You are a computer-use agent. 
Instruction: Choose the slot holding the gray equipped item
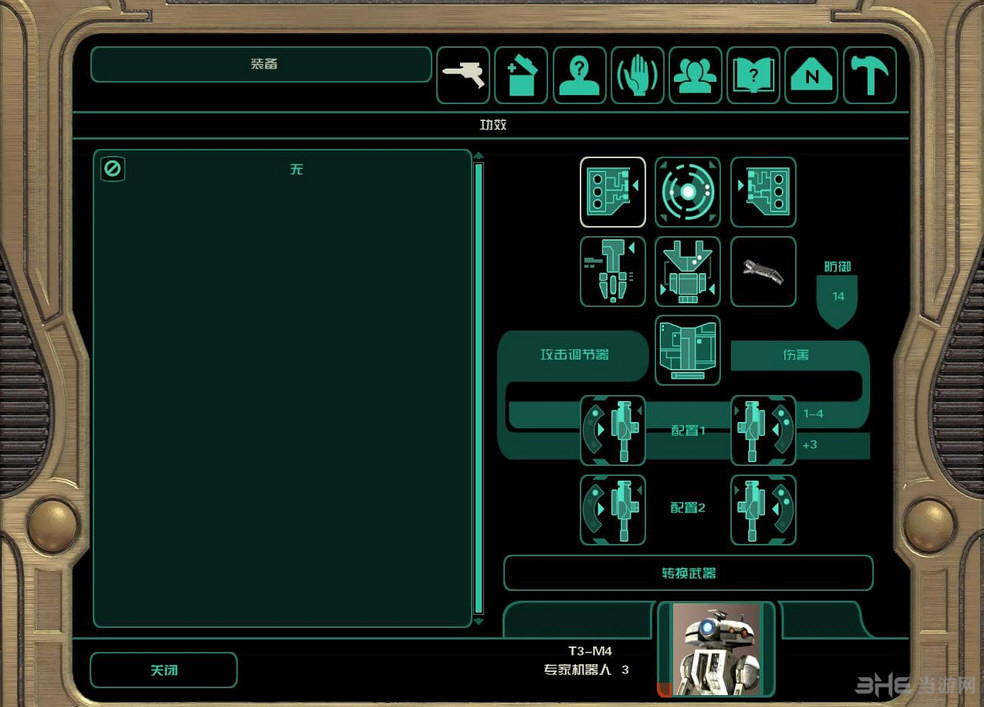tap(763, 271)
